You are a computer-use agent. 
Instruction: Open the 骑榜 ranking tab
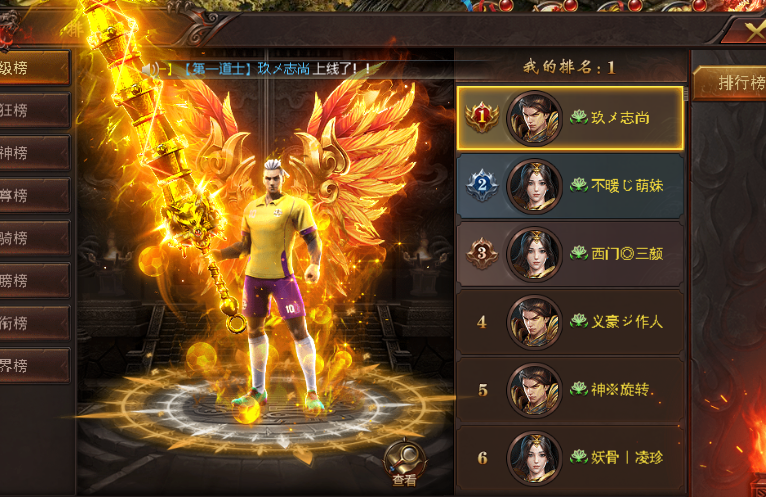coord(34,237)
